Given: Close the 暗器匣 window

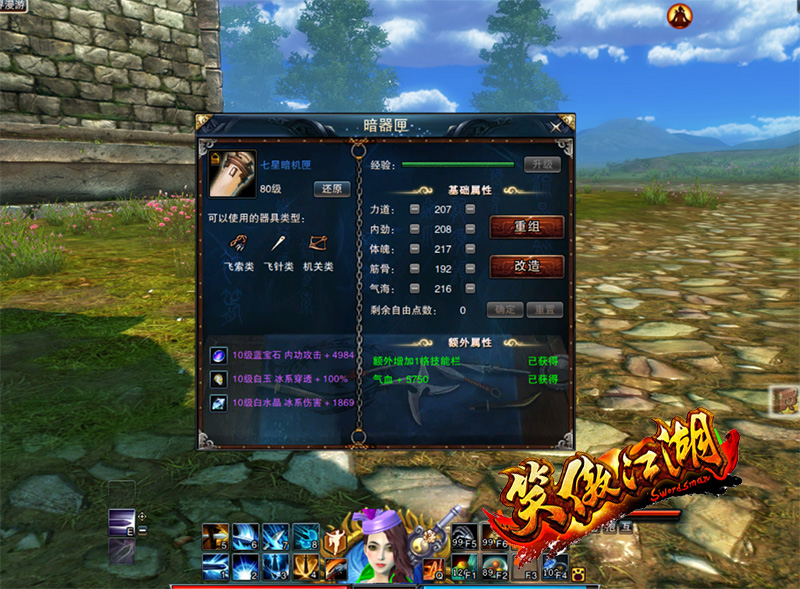Looking at the screenshot, I should tap(557, 126).
